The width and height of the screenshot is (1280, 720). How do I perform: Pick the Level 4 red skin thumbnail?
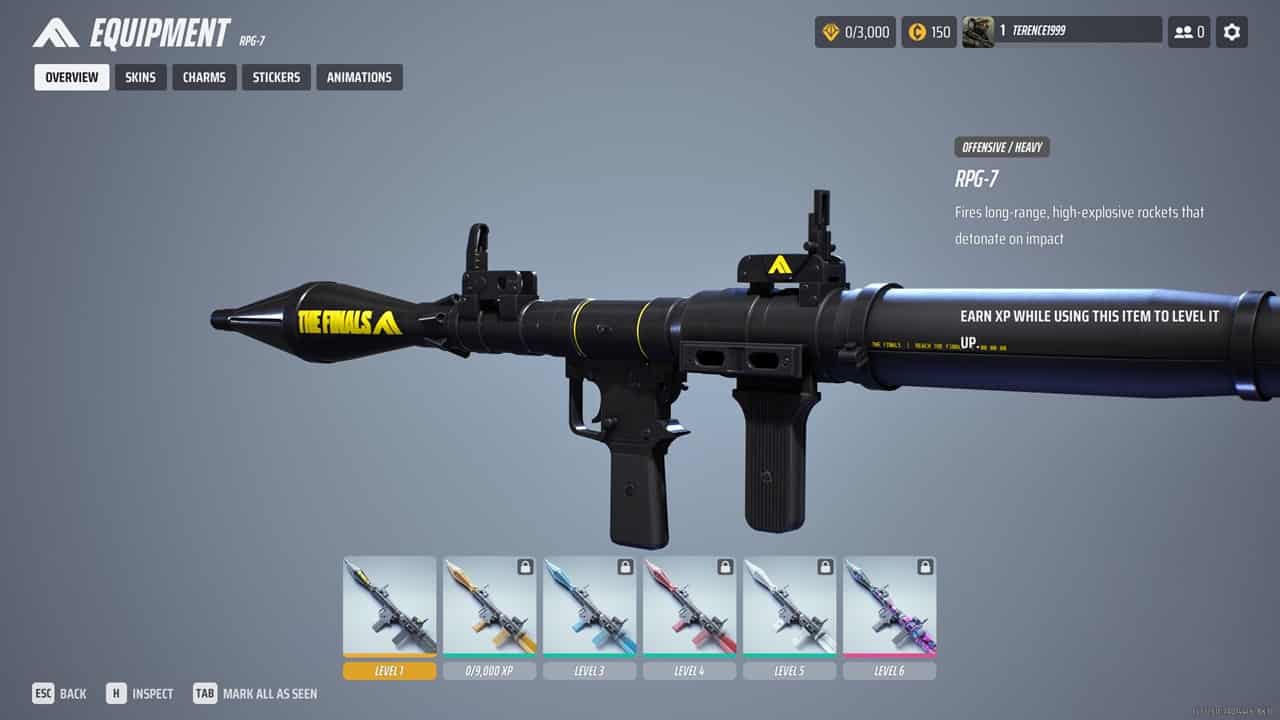[x=689, y=606]
